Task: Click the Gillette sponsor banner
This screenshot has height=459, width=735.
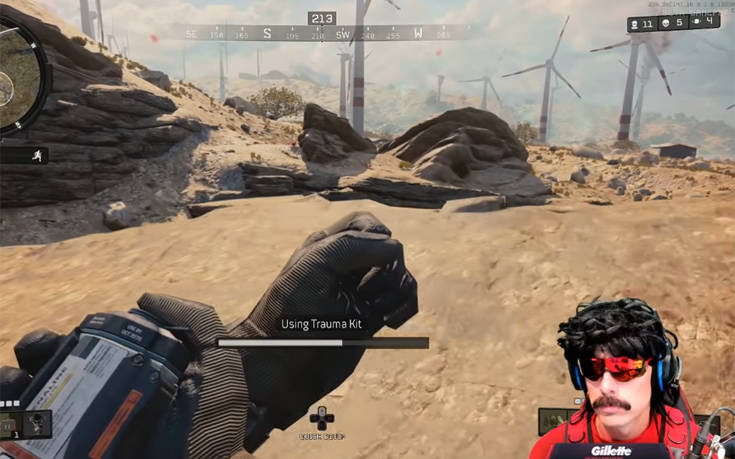Action: point(610,450)
